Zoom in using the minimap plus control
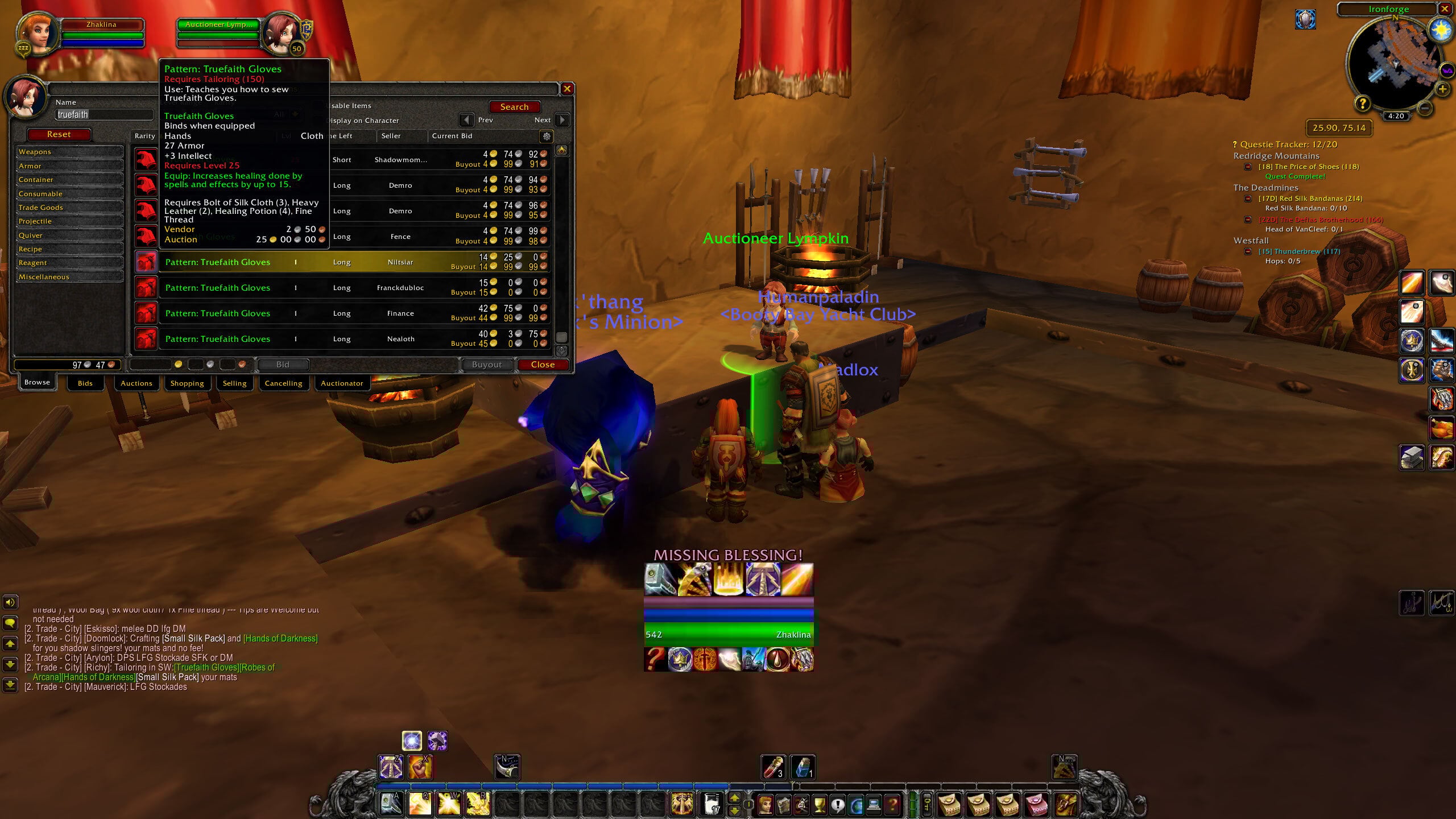 pyautogui.click(x=1443, y=89)
